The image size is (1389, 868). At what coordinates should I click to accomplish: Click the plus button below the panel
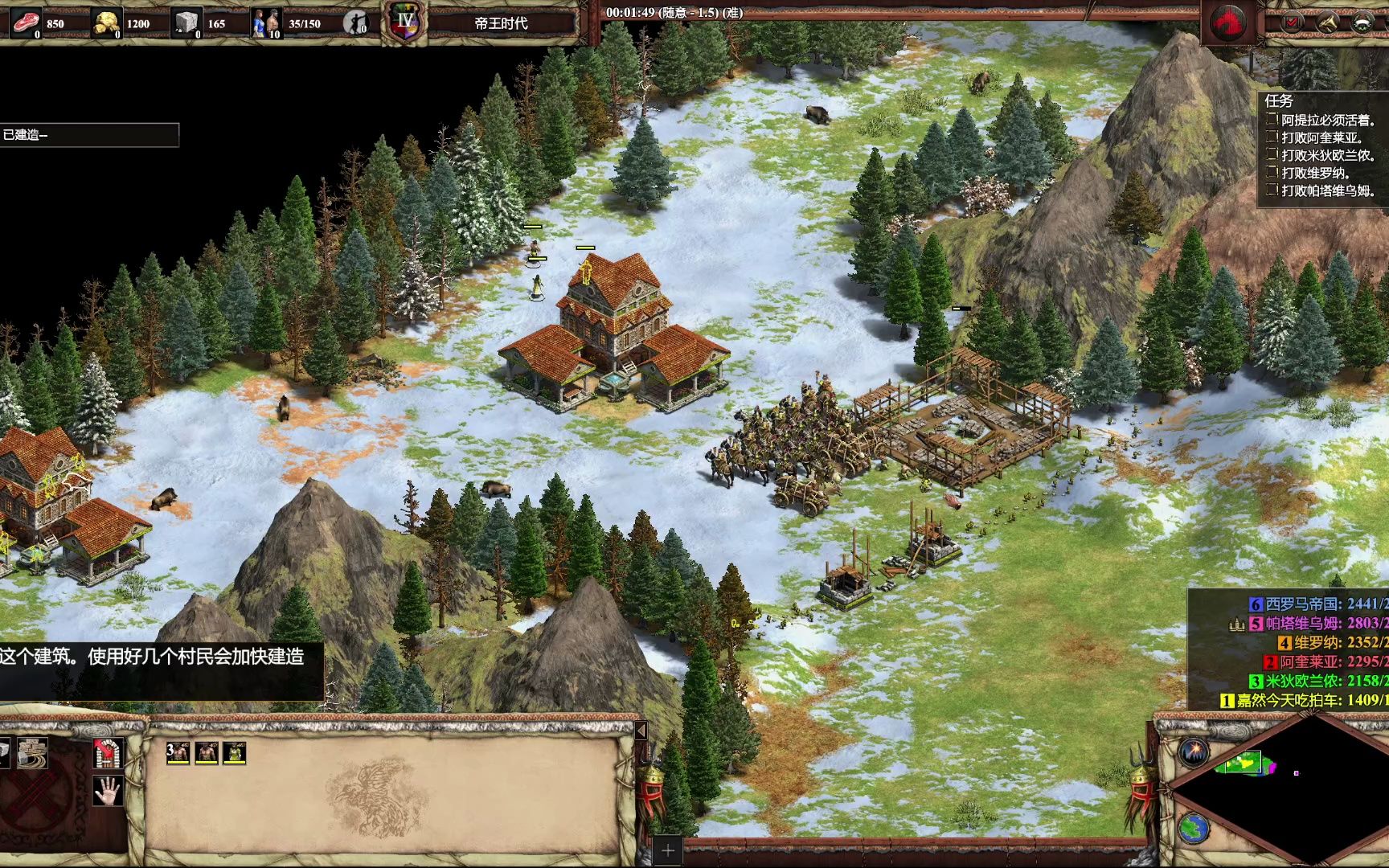pyautogui.click(x=668, y=850)
